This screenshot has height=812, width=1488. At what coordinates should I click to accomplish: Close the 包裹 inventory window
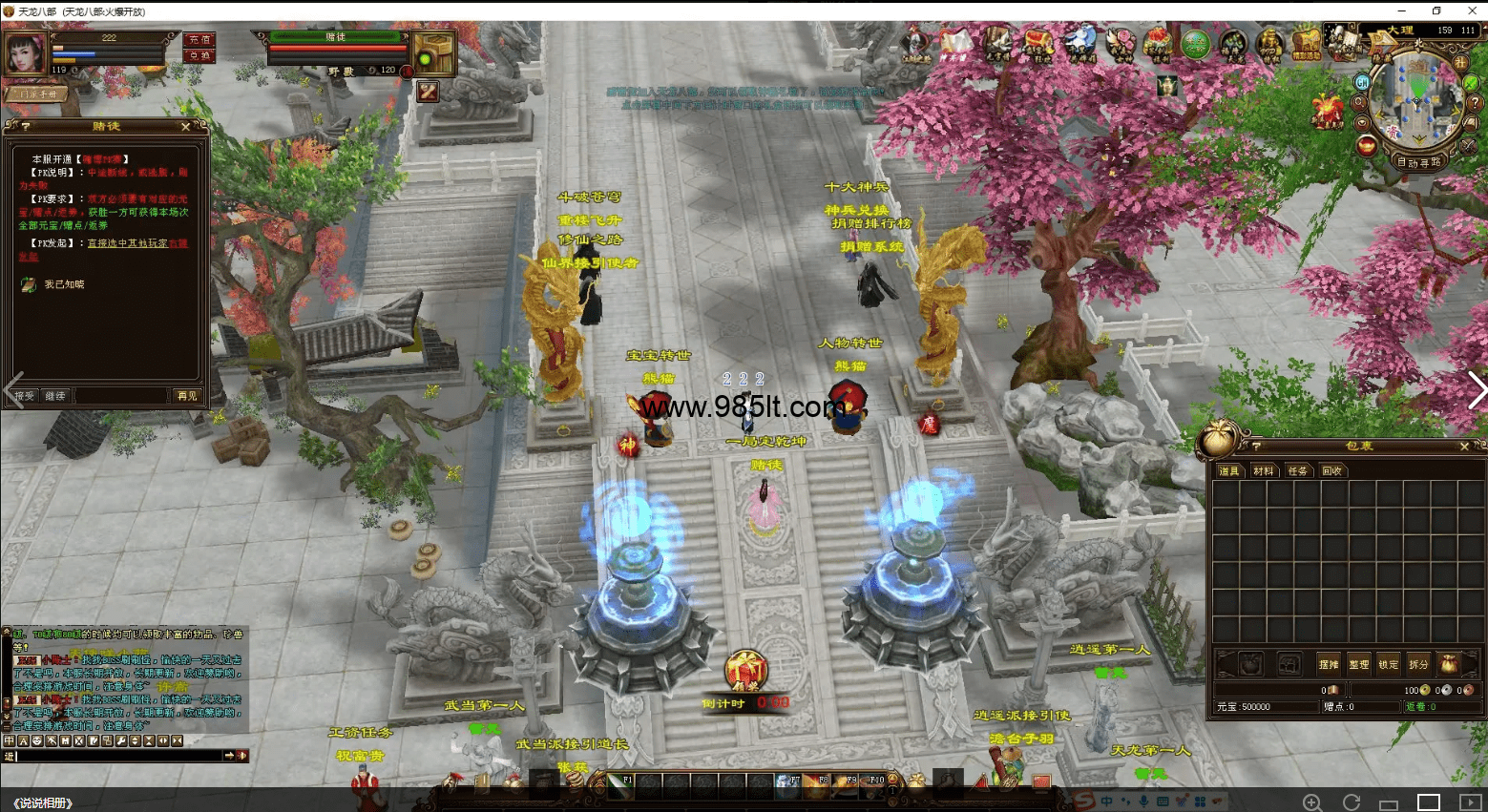[1465, 447]
